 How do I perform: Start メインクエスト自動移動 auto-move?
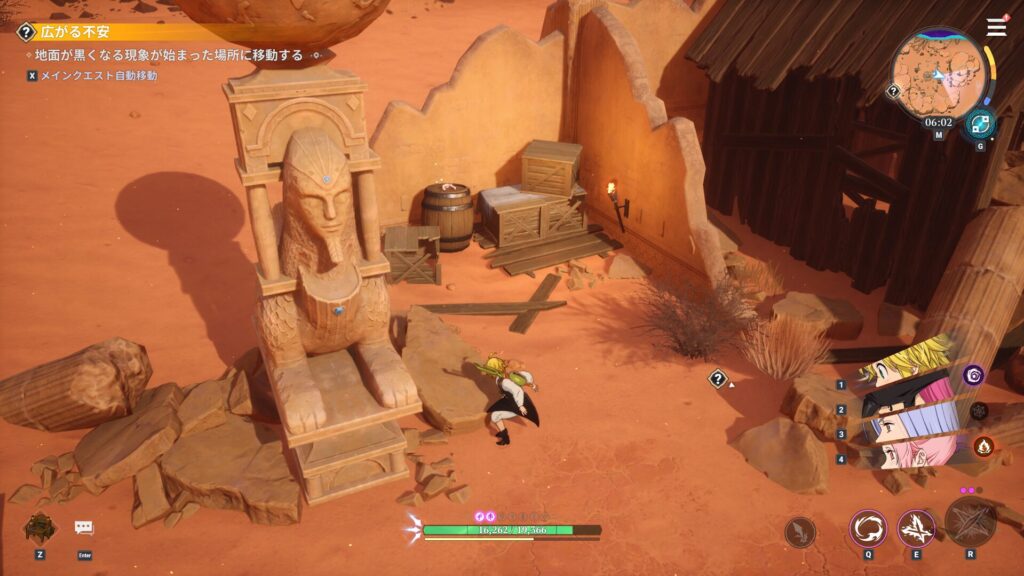[91, 75]
